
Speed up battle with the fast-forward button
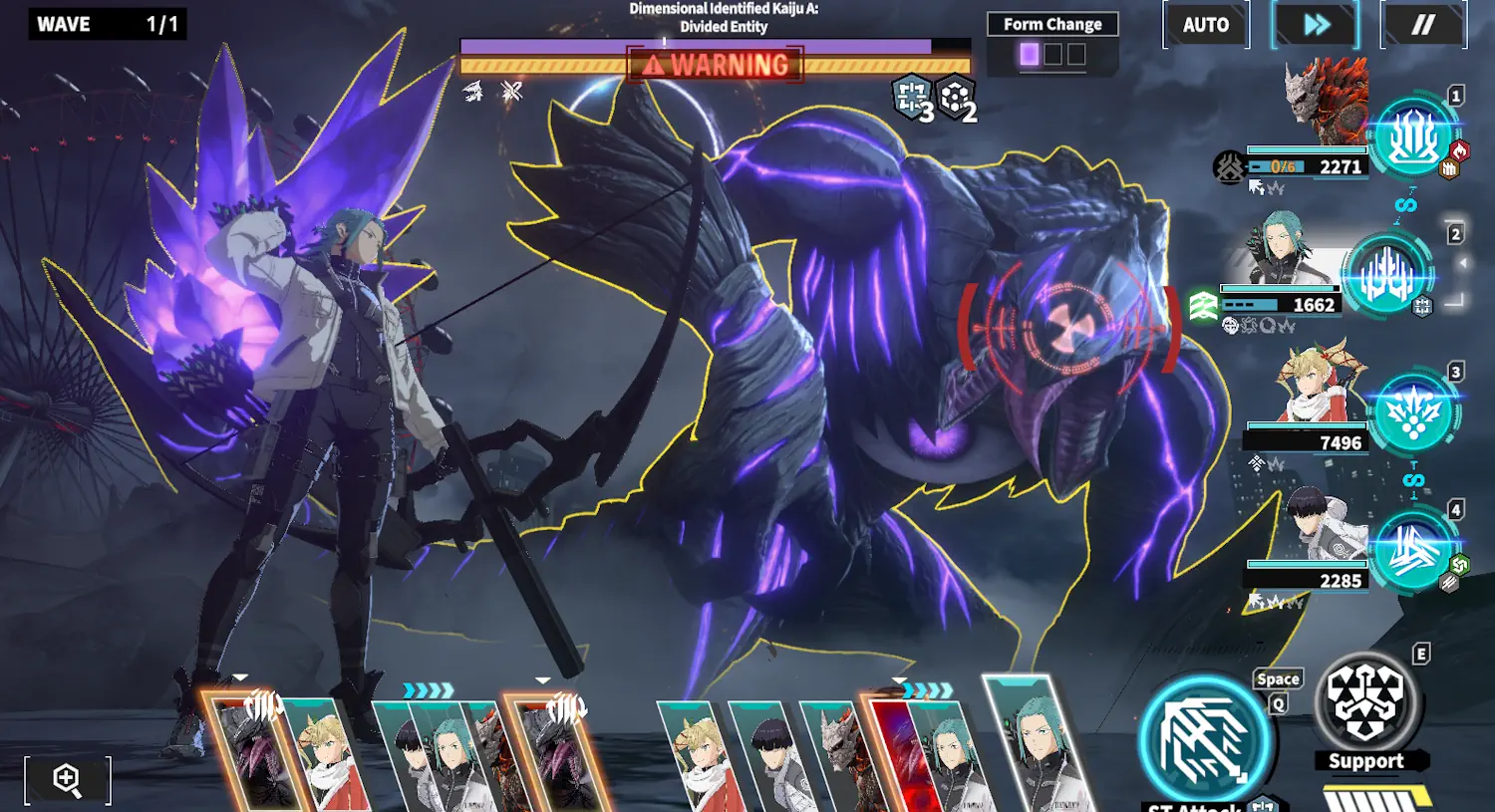[1316, 25]
